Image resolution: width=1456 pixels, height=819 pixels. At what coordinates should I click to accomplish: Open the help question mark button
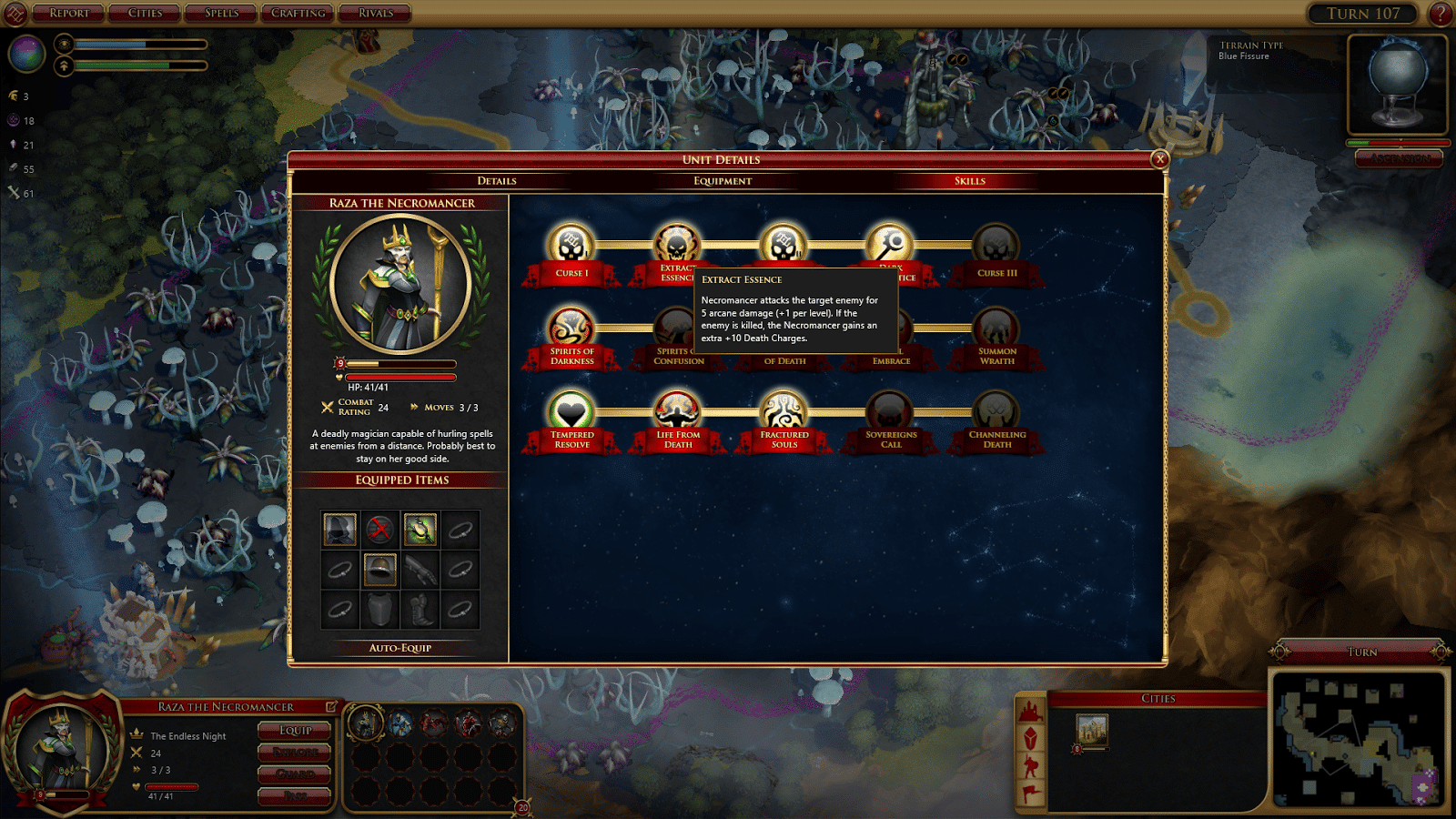coord(1440,14)
